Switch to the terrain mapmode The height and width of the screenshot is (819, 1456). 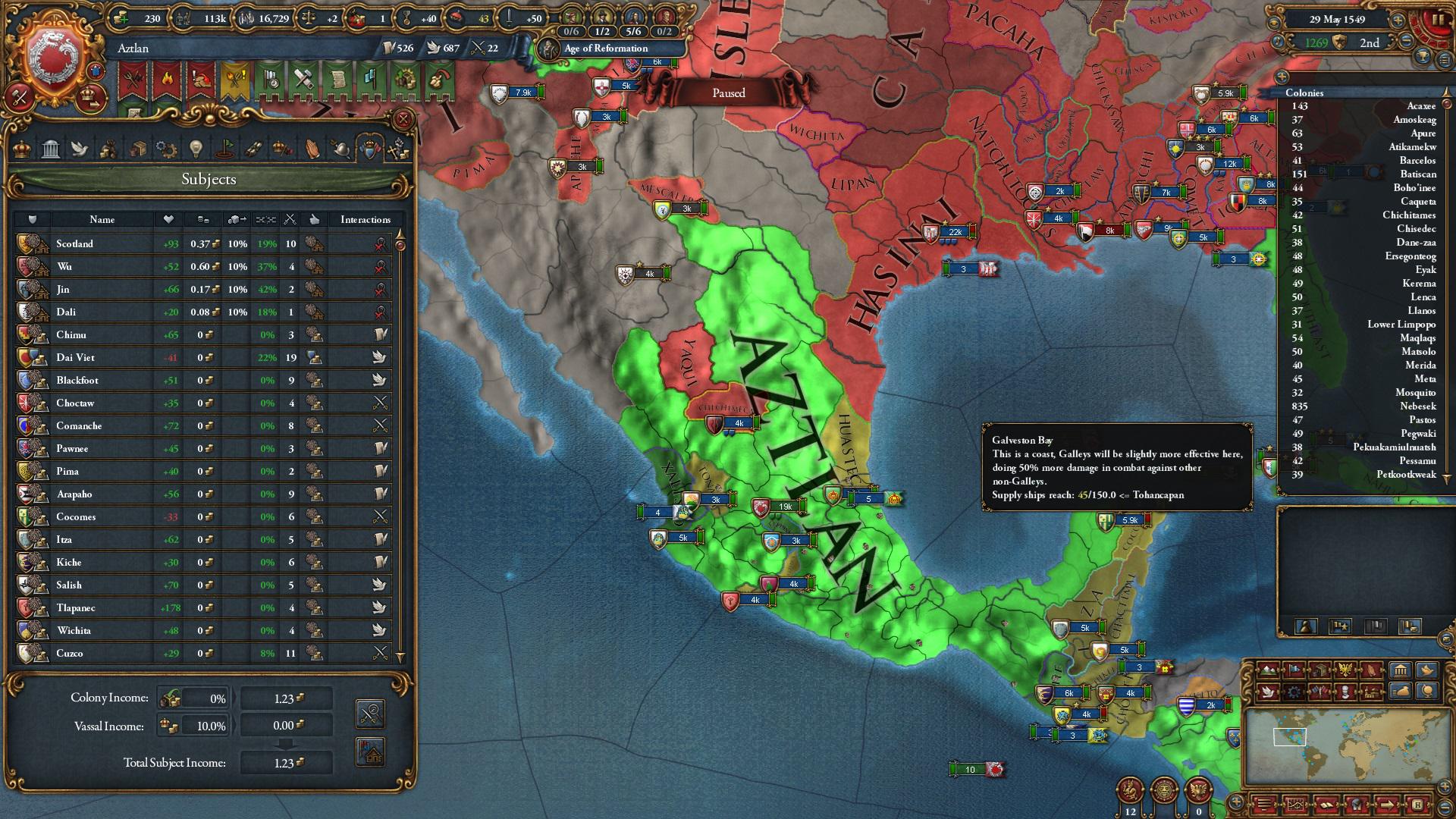pyautogui.click(x=1269, y=670)
